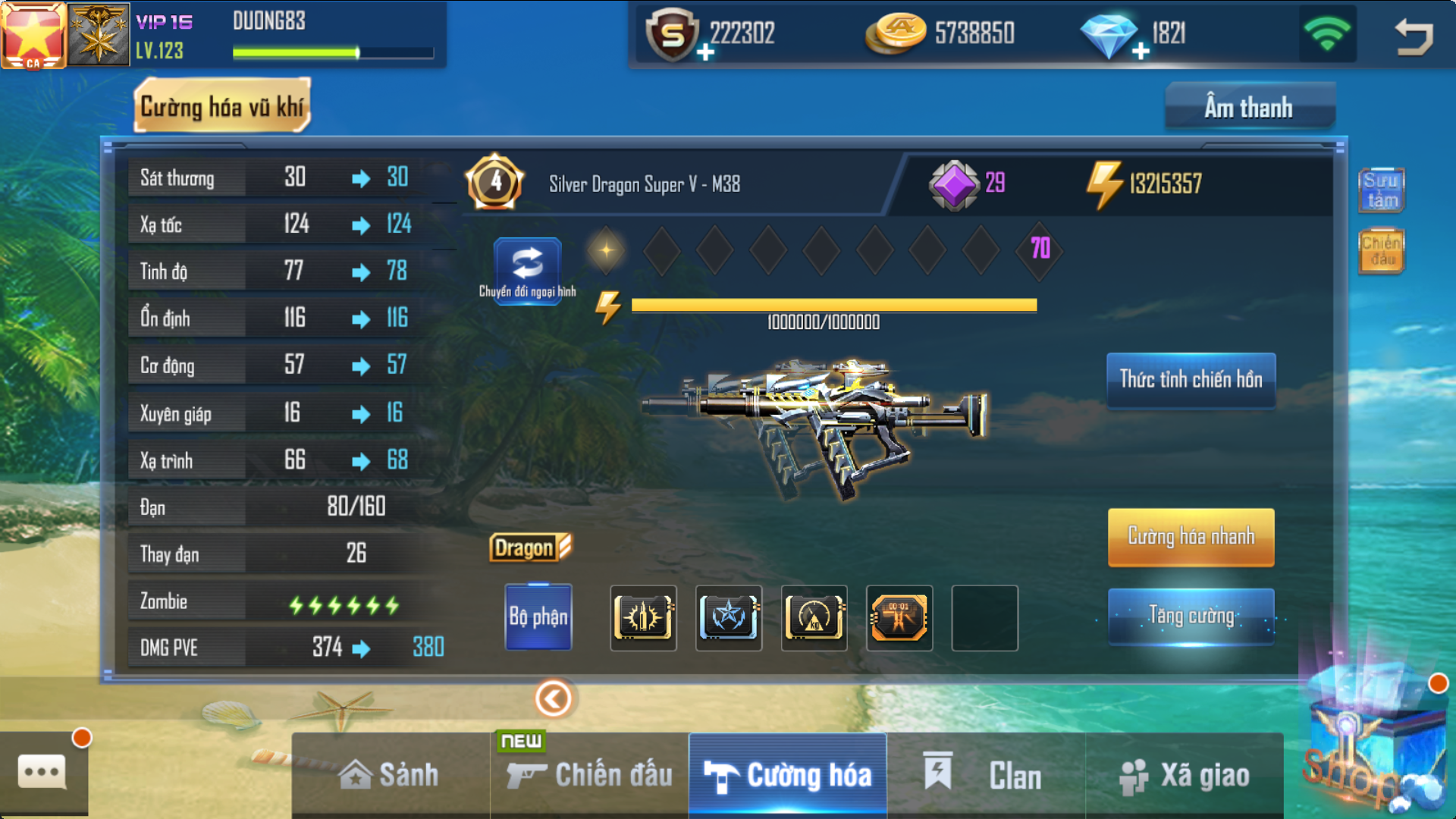Image resolution: width=1456 pixels, height=819 pixels.
Task: Open the Sưu tầm collection side tab
Action: click(1381, 190)
